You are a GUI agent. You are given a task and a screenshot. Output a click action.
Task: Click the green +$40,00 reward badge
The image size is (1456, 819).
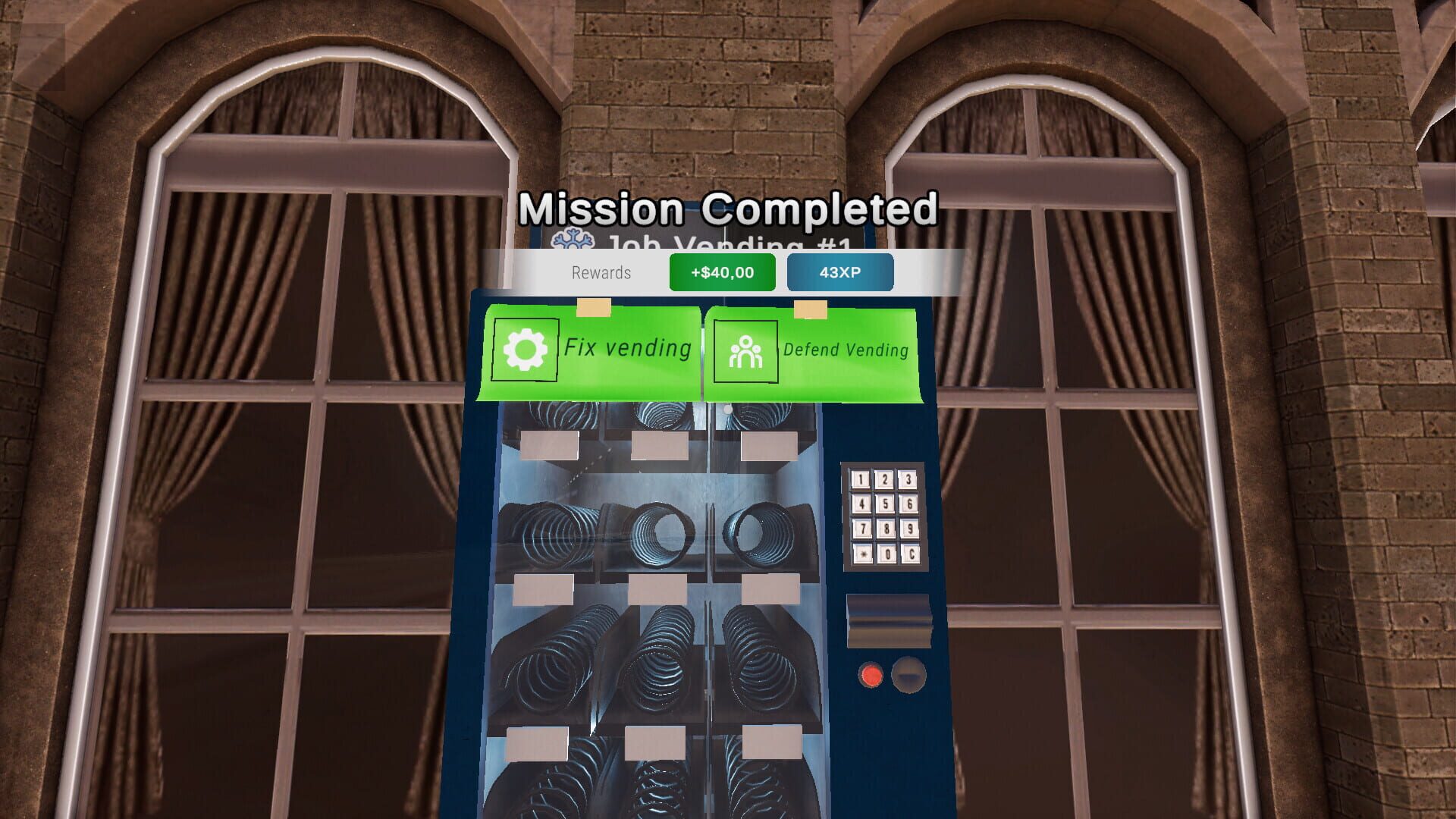click(721, 272)
